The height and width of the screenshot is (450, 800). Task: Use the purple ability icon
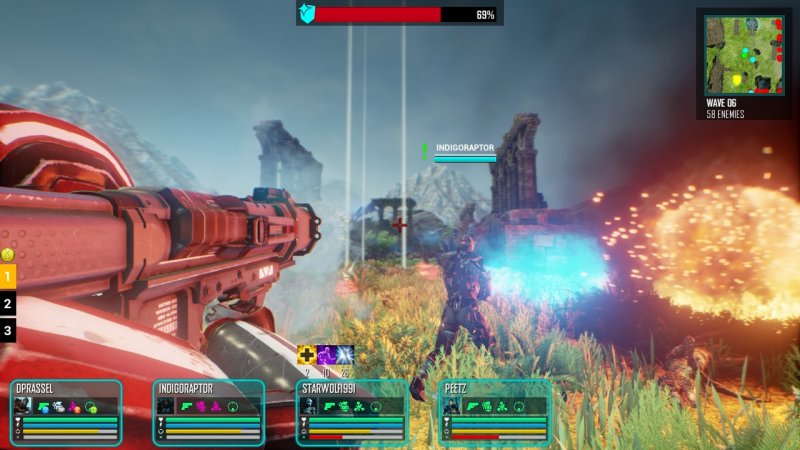pyautogui.click(x=326, y=355)
